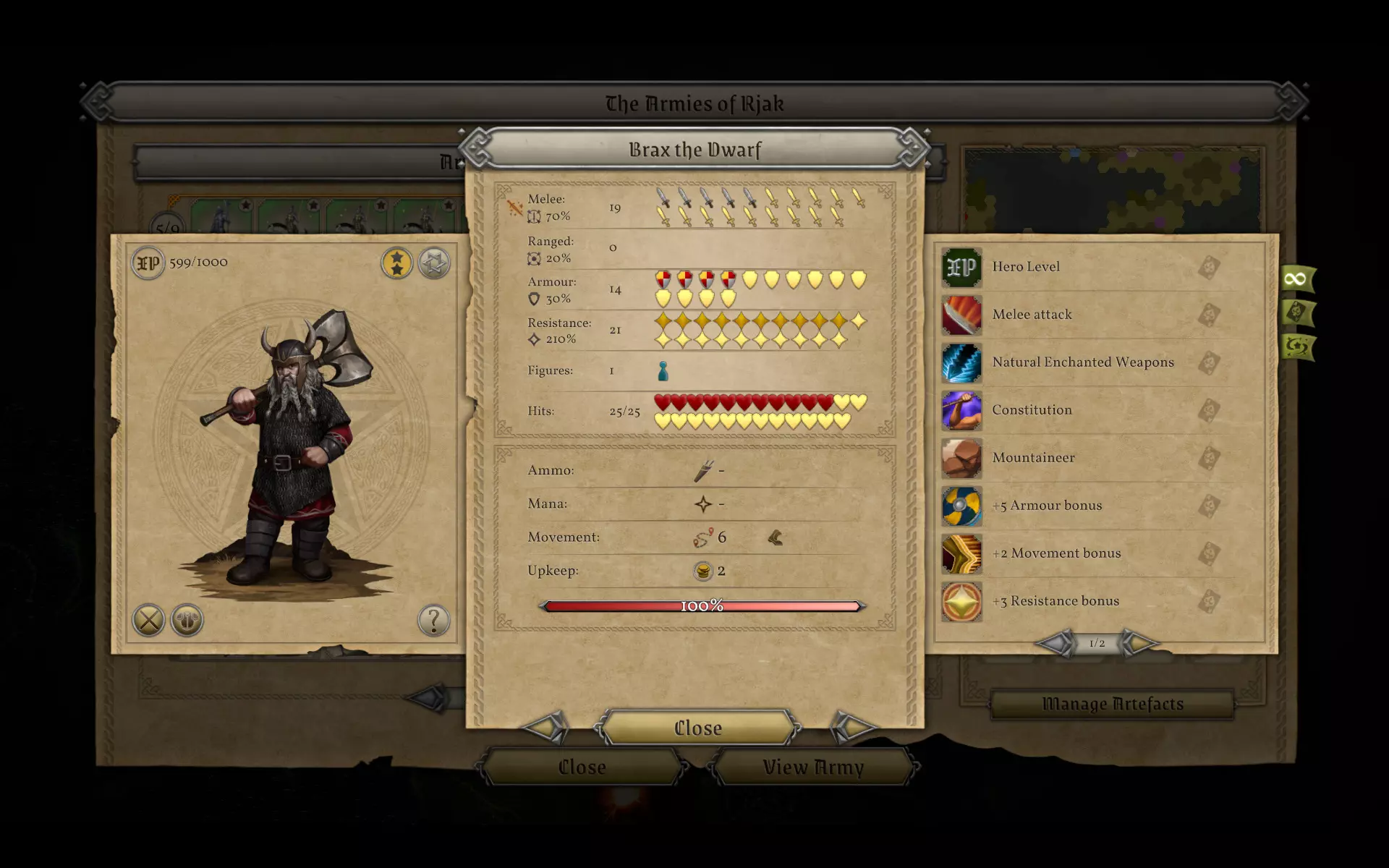The width and height of the screenshot is (1389, 868).
Task: Go to previous abilities page
Action: pyautogui.click(x=1055, y=642)
